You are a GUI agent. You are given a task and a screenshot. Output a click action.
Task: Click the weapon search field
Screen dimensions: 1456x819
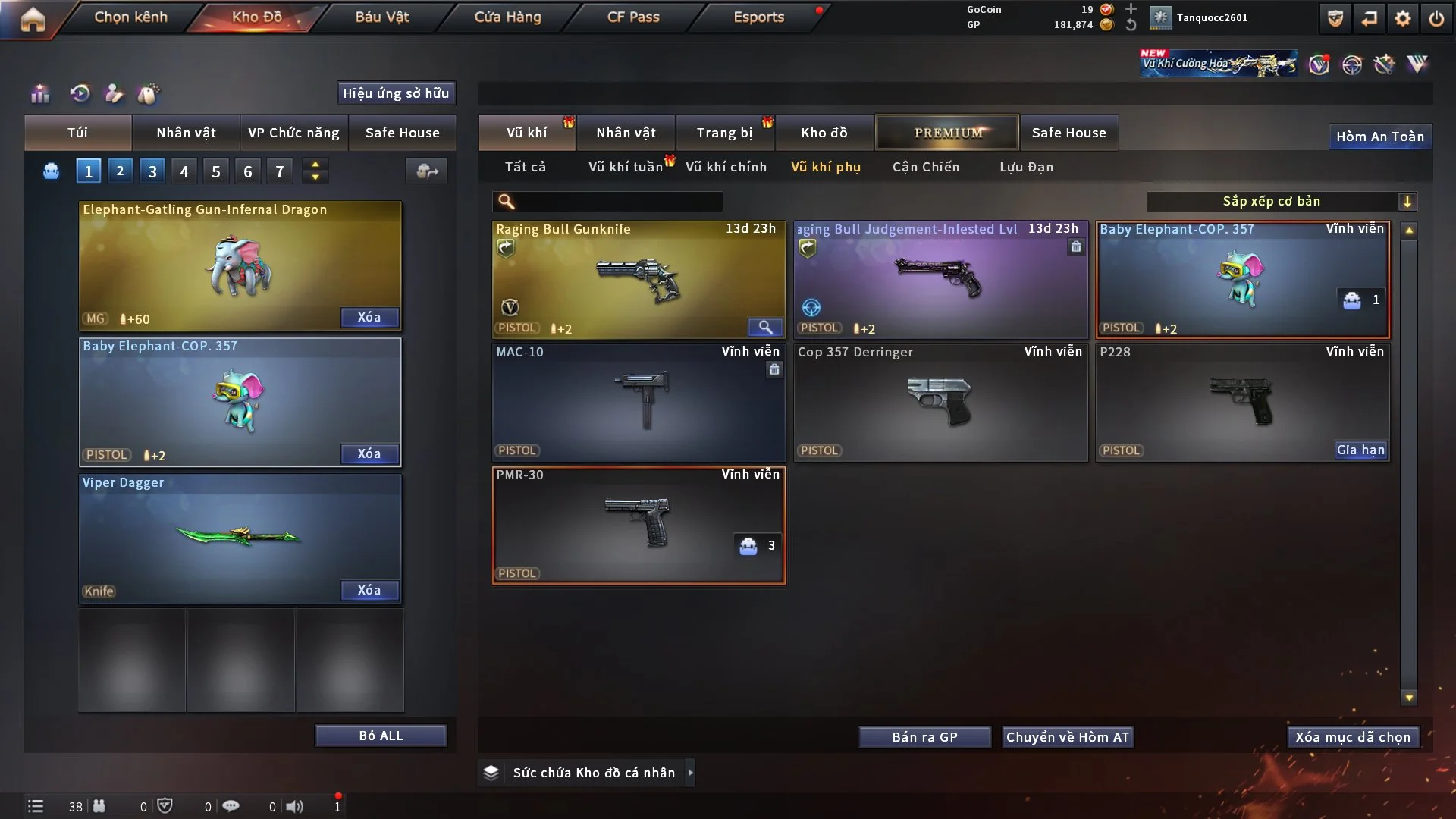click(618, 201)
